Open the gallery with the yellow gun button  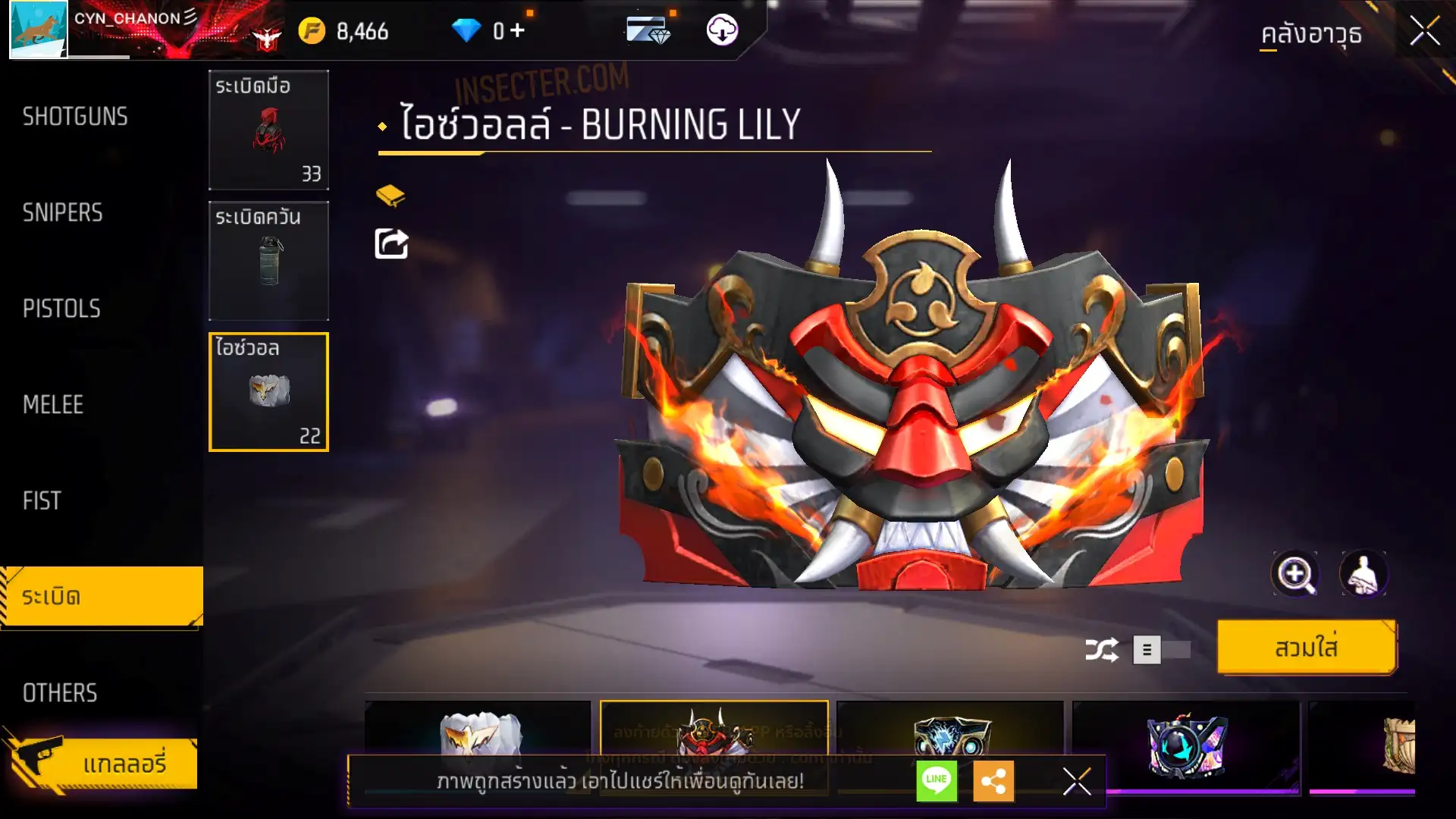tap(102, 763)
